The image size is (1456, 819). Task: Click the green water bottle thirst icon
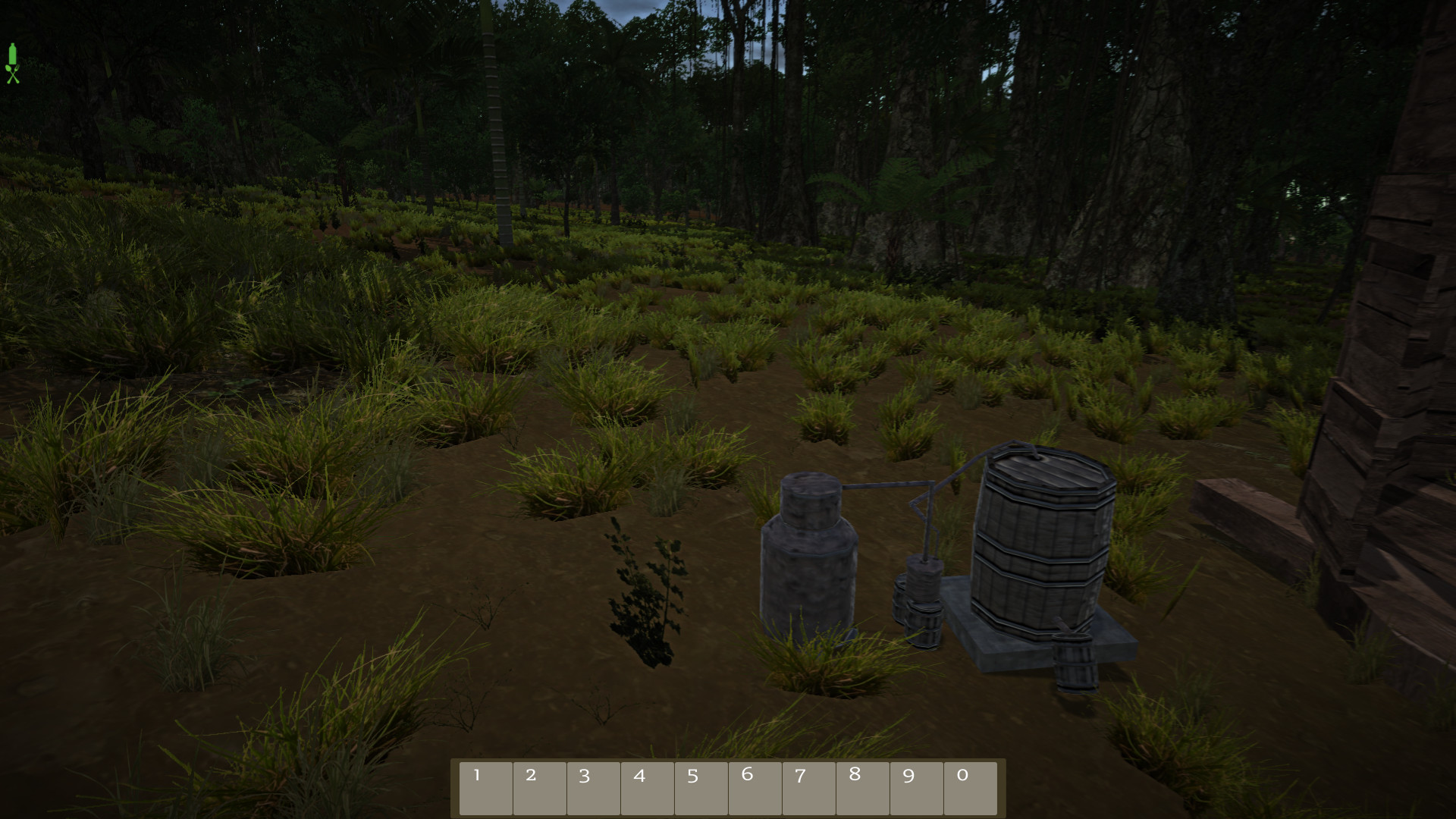[13, 55]
